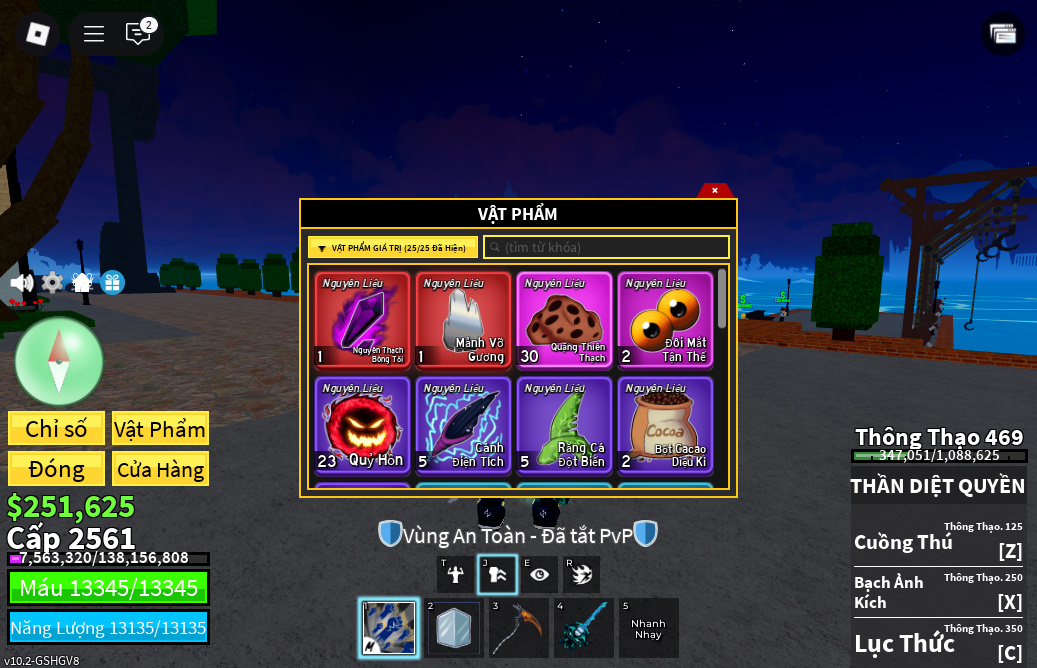This screenshot has height=668, width=1037.
Task: Pick the Bột Cacao Diệu Kì item
Action: pos(665,424)
